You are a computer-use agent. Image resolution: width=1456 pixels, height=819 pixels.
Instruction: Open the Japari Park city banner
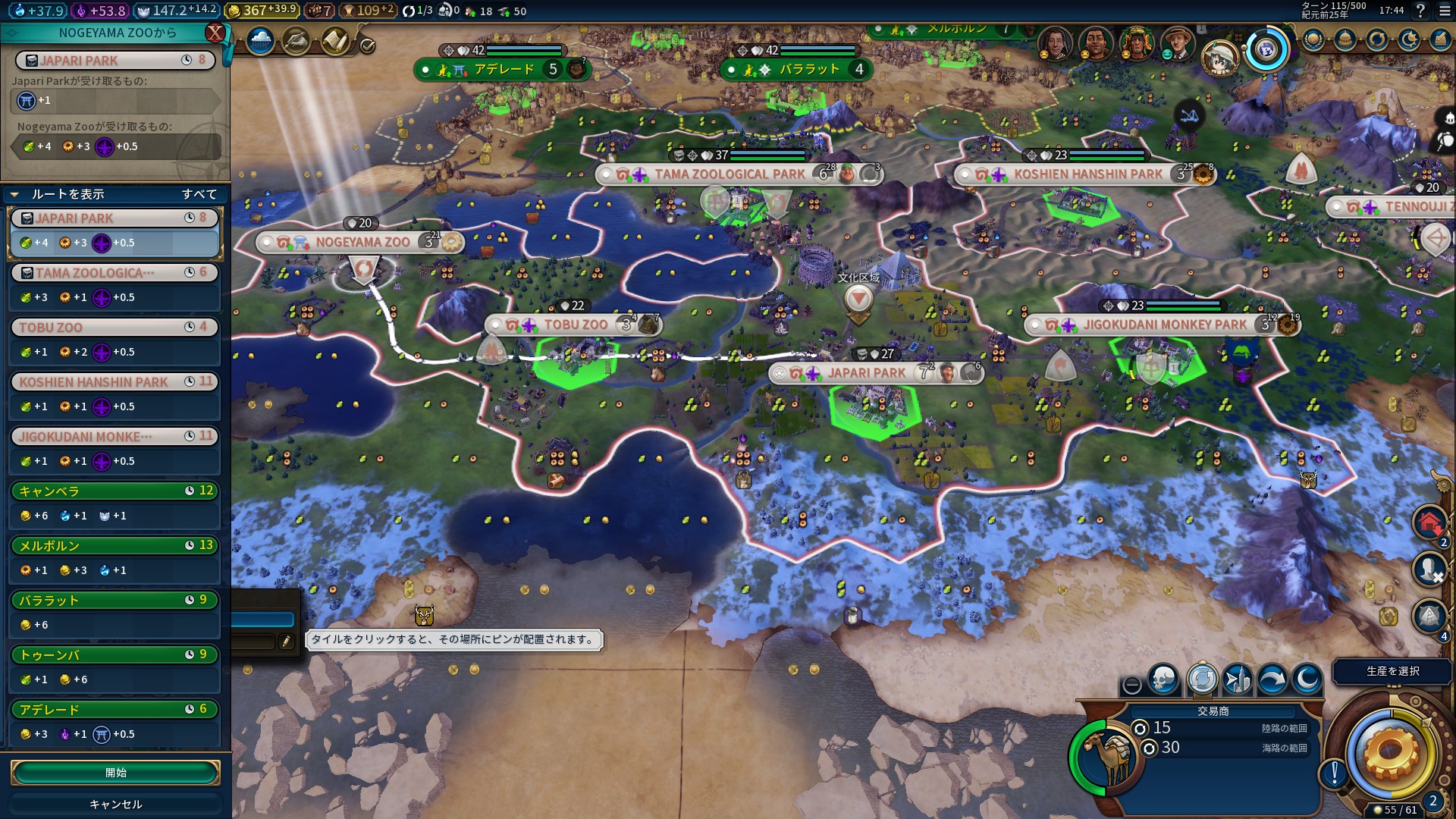tap(866, 373)
